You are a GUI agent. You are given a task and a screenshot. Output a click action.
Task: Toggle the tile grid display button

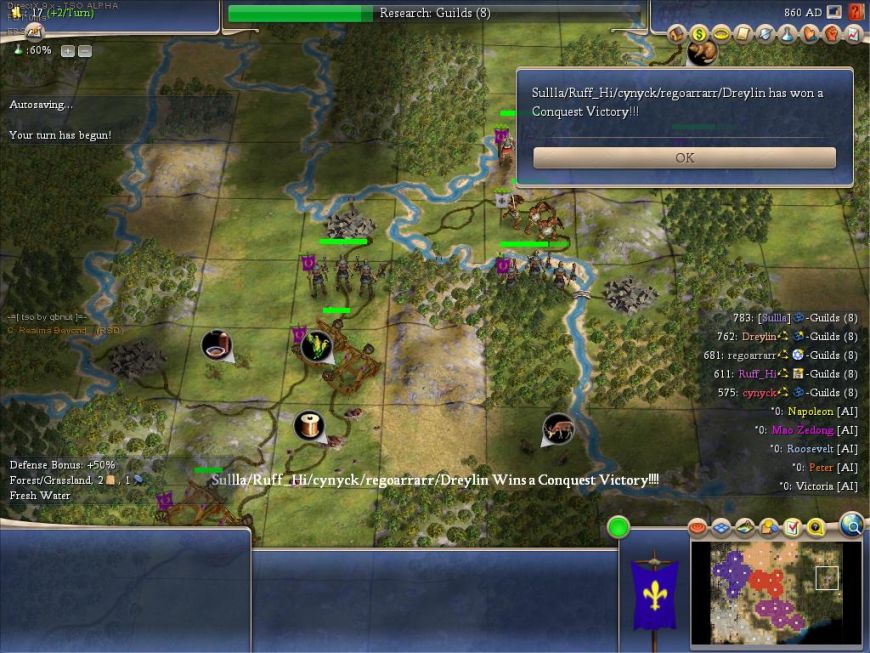pos(721,527)
